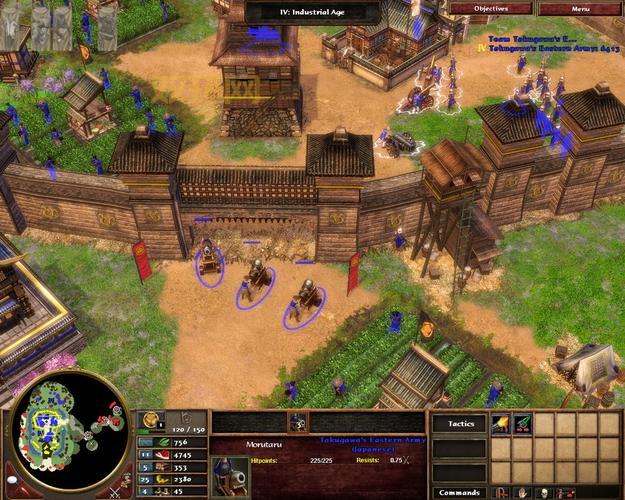Click the stop command hand icon
This screenshot has height=500, width=625.
[x=522, y=492]
